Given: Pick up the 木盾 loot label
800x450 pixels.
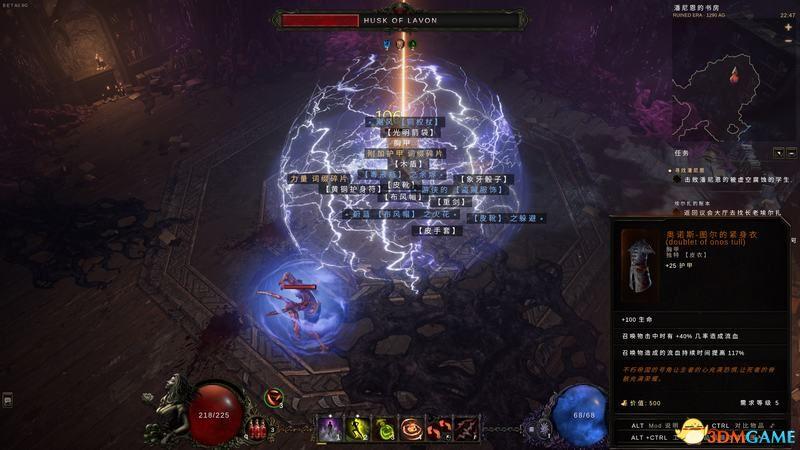Looking at the screenshot, I should pyautogui.click(x=406, y=164).
